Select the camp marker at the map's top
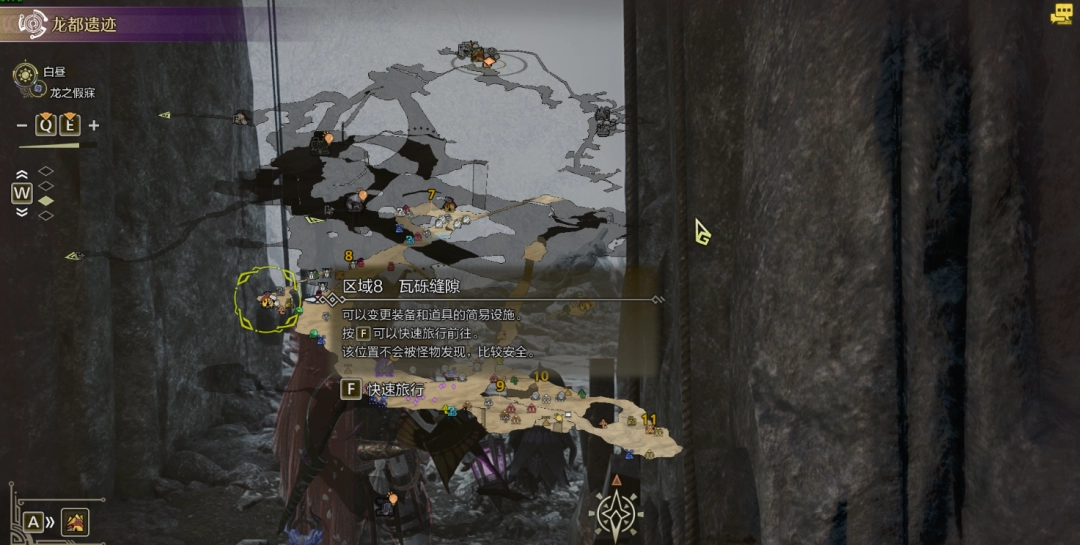This screenshot has height=545, width=1080. tap(488, 61)
